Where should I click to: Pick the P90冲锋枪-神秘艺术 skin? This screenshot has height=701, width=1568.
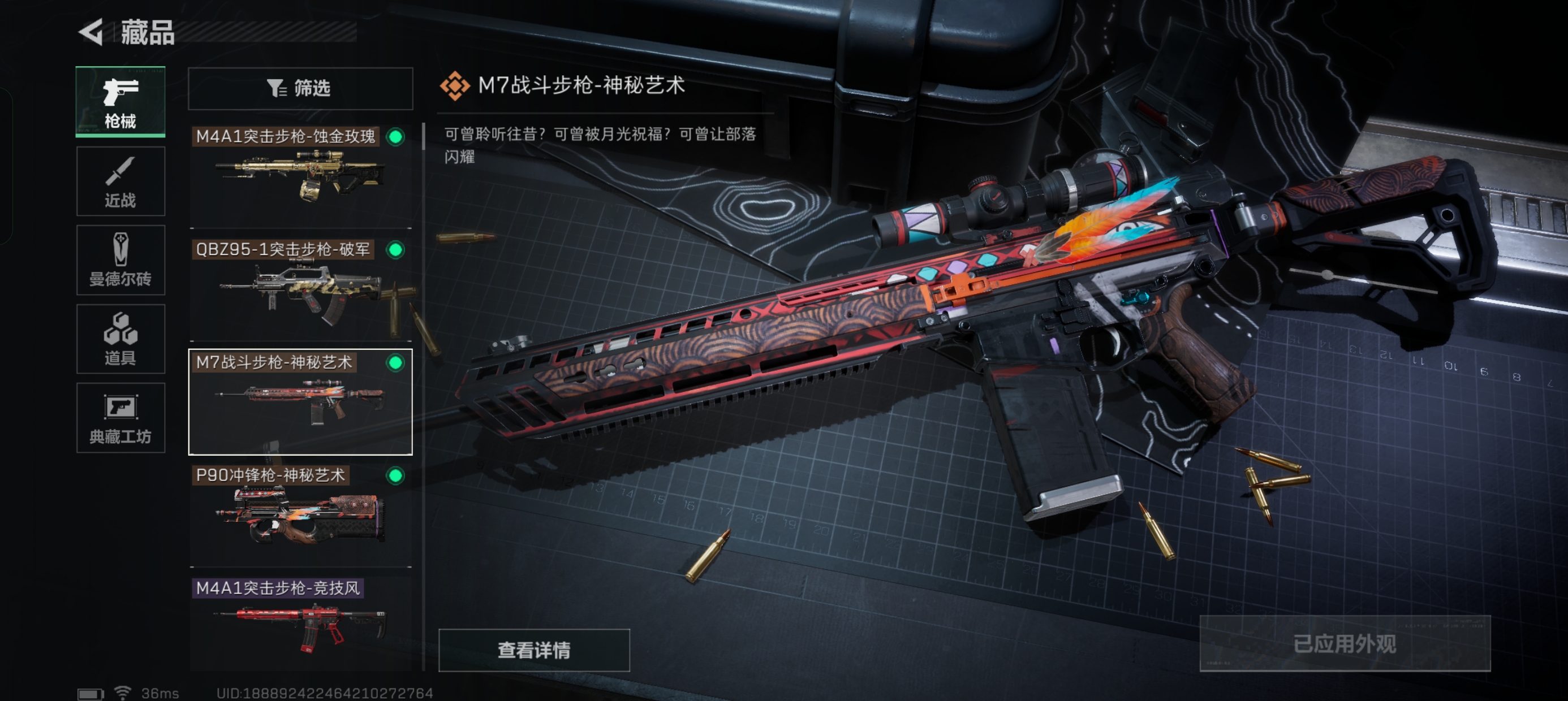(300, 515)
